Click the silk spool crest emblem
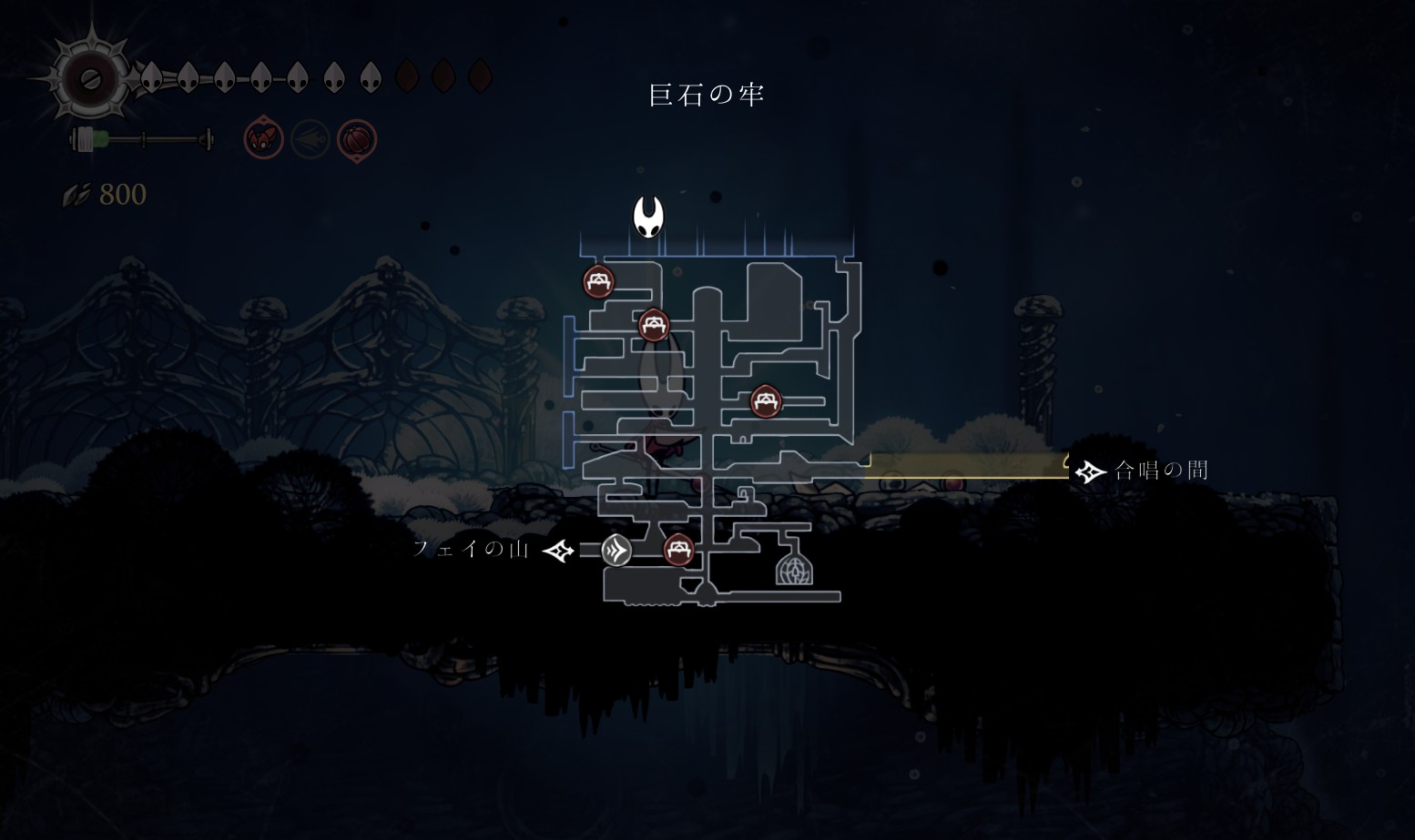 pos(90,79)
